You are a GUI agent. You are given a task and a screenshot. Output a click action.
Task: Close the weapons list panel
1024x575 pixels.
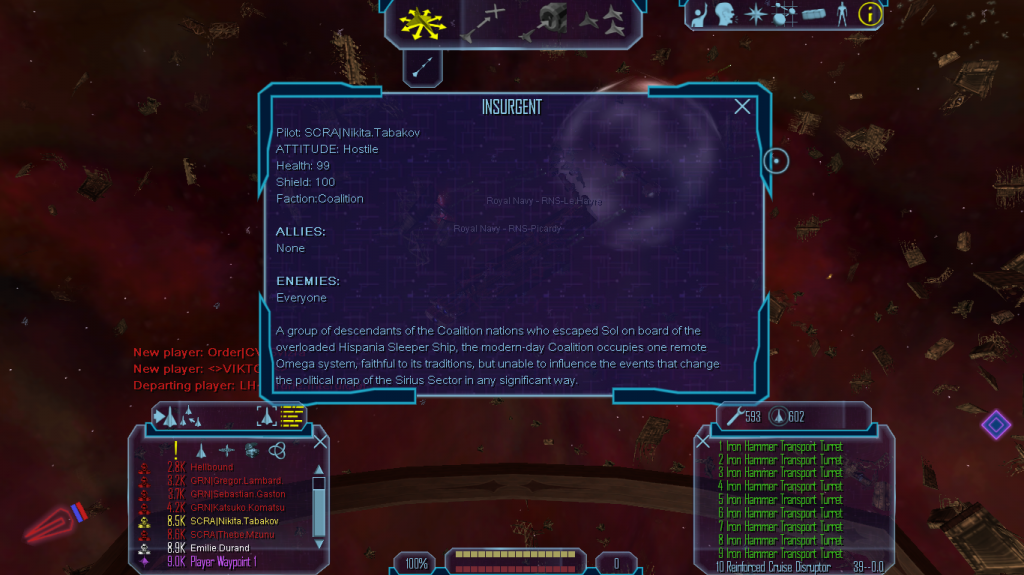703,441
